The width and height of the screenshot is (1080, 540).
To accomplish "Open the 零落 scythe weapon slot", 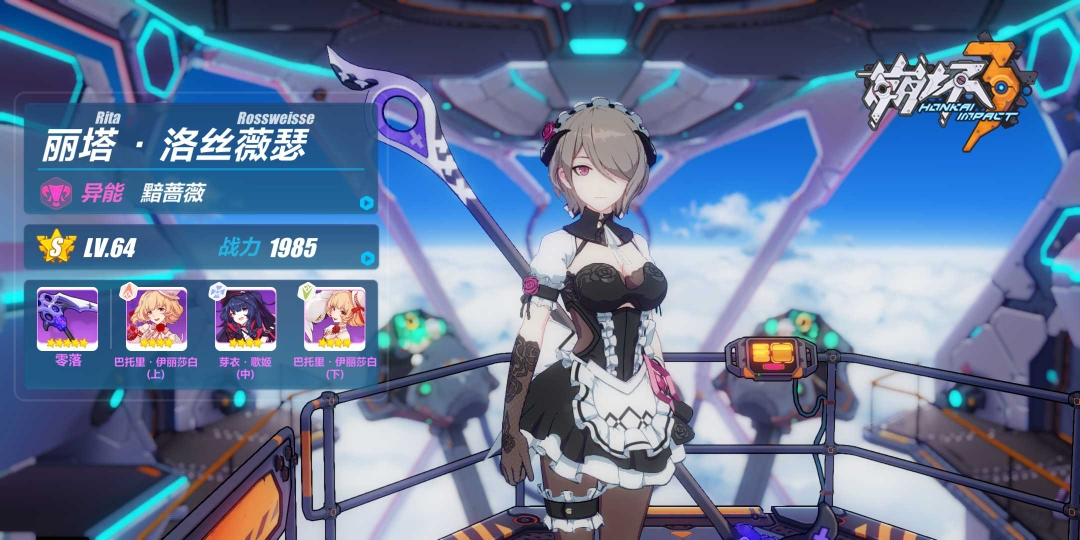I will [x=67, y=319].
